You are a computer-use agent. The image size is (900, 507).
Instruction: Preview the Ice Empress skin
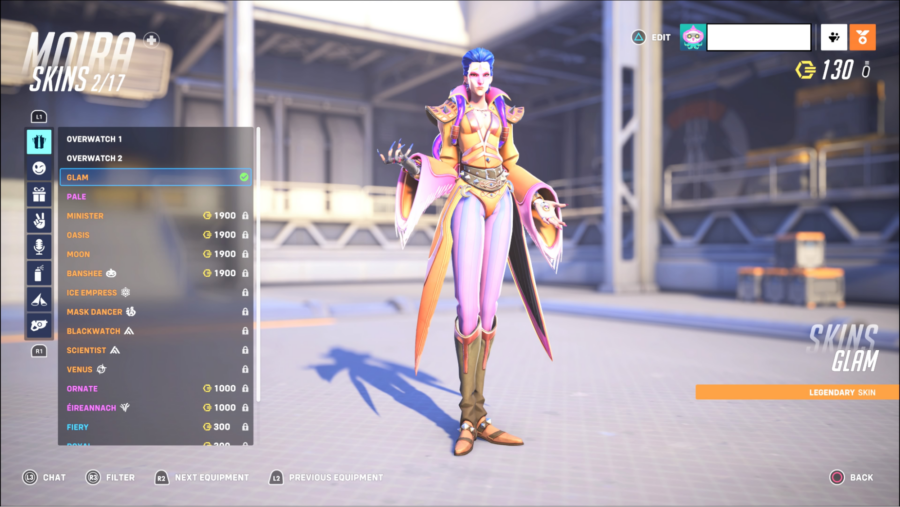(x=155, y=292)
